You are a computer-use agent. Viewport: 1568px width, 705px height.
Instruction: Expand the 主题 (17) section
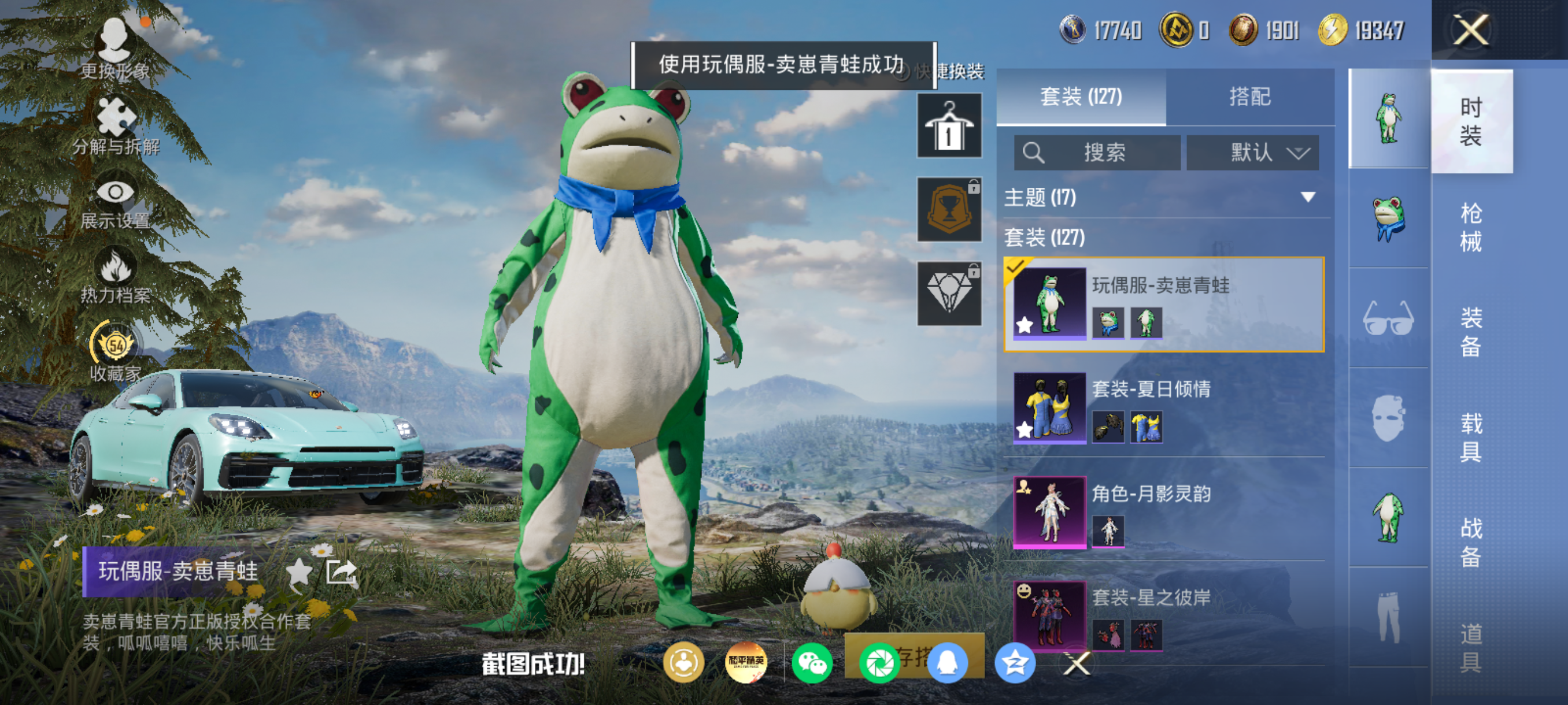coord(1163,197)
